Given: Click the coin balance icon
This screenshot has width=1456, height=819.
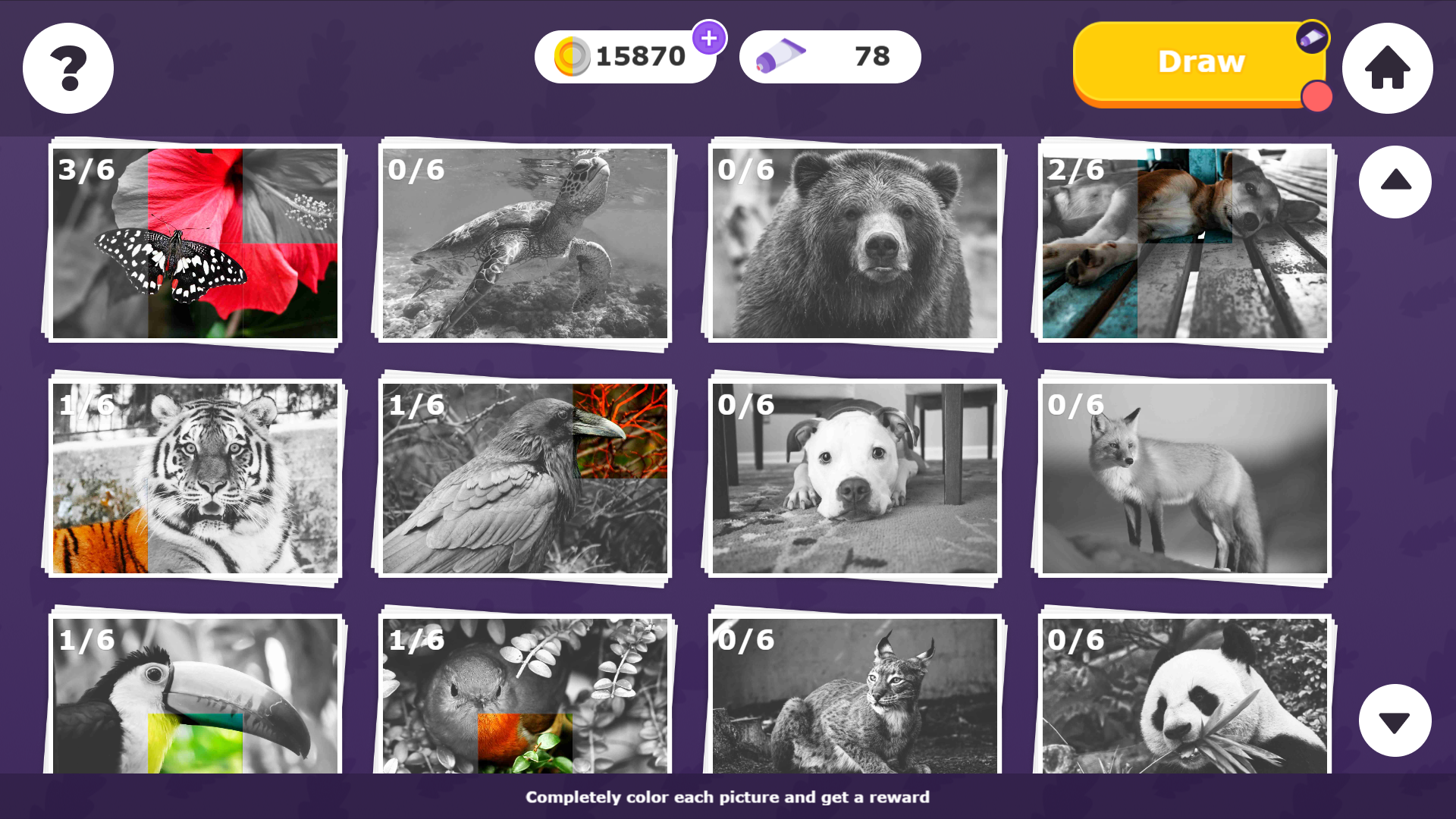Looking at the screenshot, I should click(x=571, y=55).
